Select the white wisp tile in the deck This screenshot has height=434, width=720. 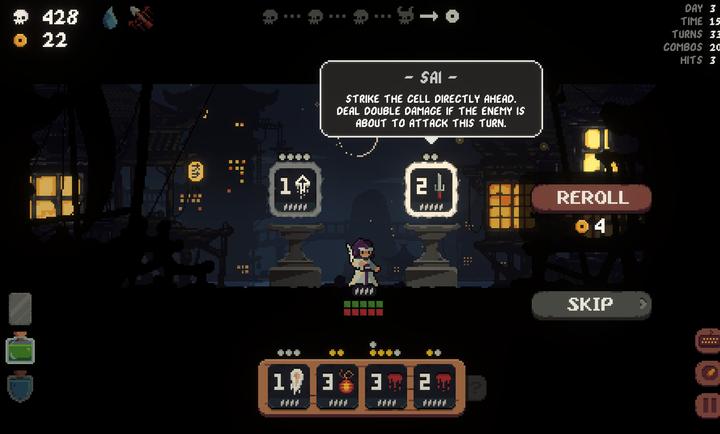click(x=288, y=384)
